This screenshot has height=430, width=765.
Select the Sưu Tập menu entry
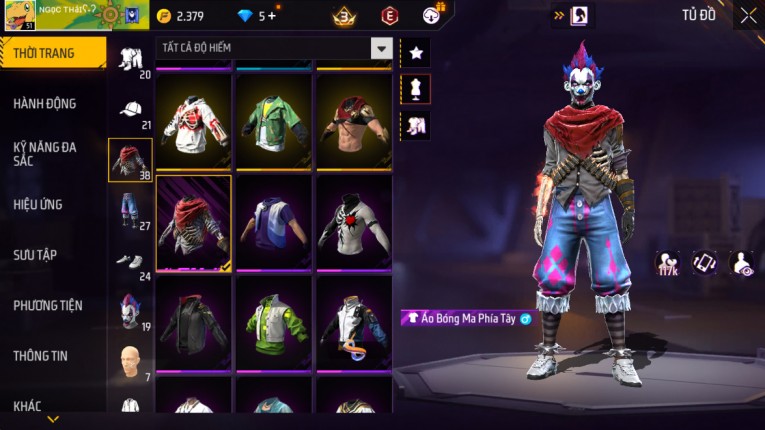click(35, 255)
